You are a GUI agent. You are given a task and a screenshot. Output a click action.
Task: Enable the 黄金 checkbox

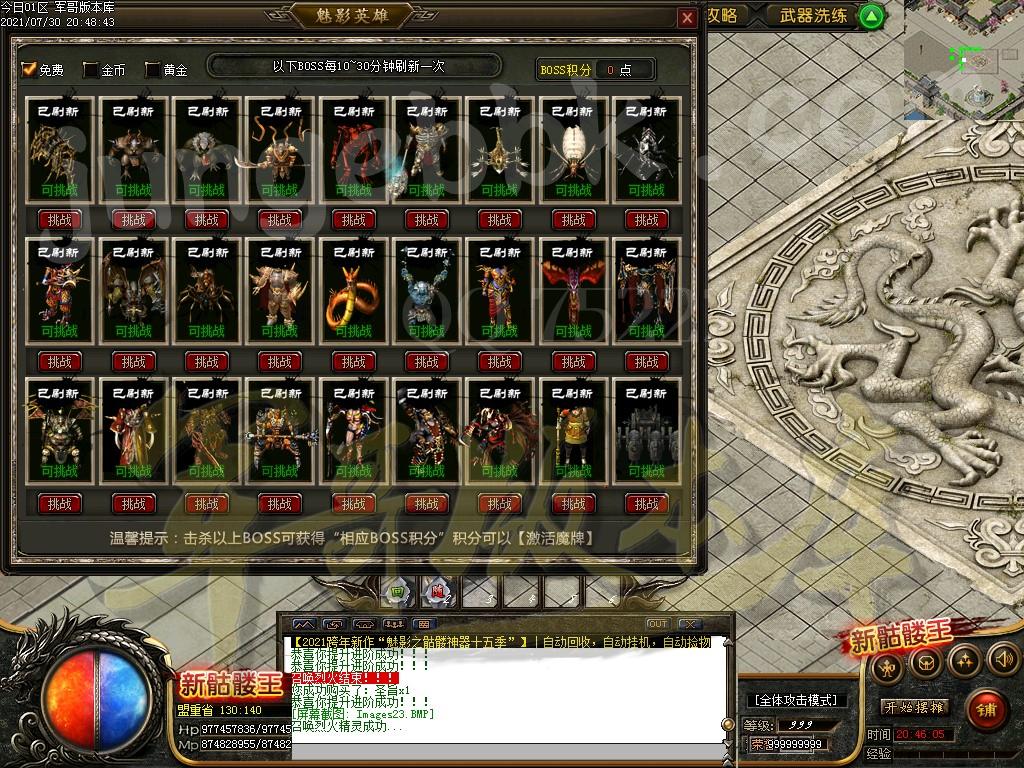click(153, 70)
